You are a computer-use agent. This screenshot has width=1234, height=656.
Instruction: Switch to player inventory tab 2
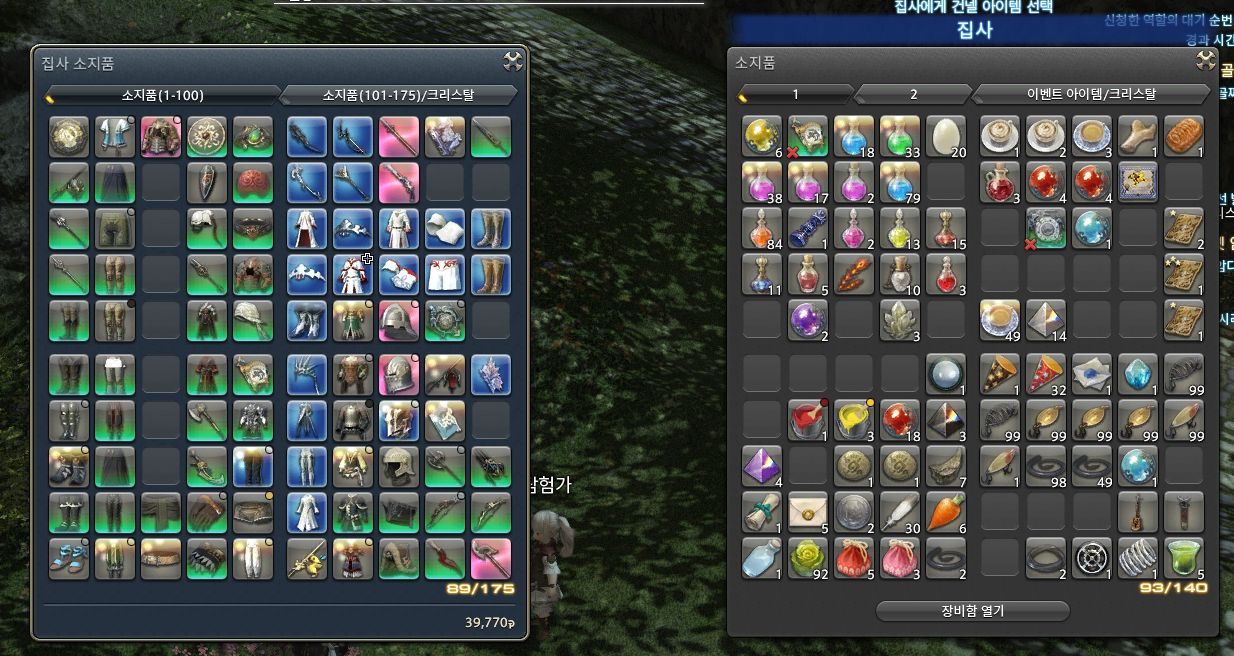point(913,94)
